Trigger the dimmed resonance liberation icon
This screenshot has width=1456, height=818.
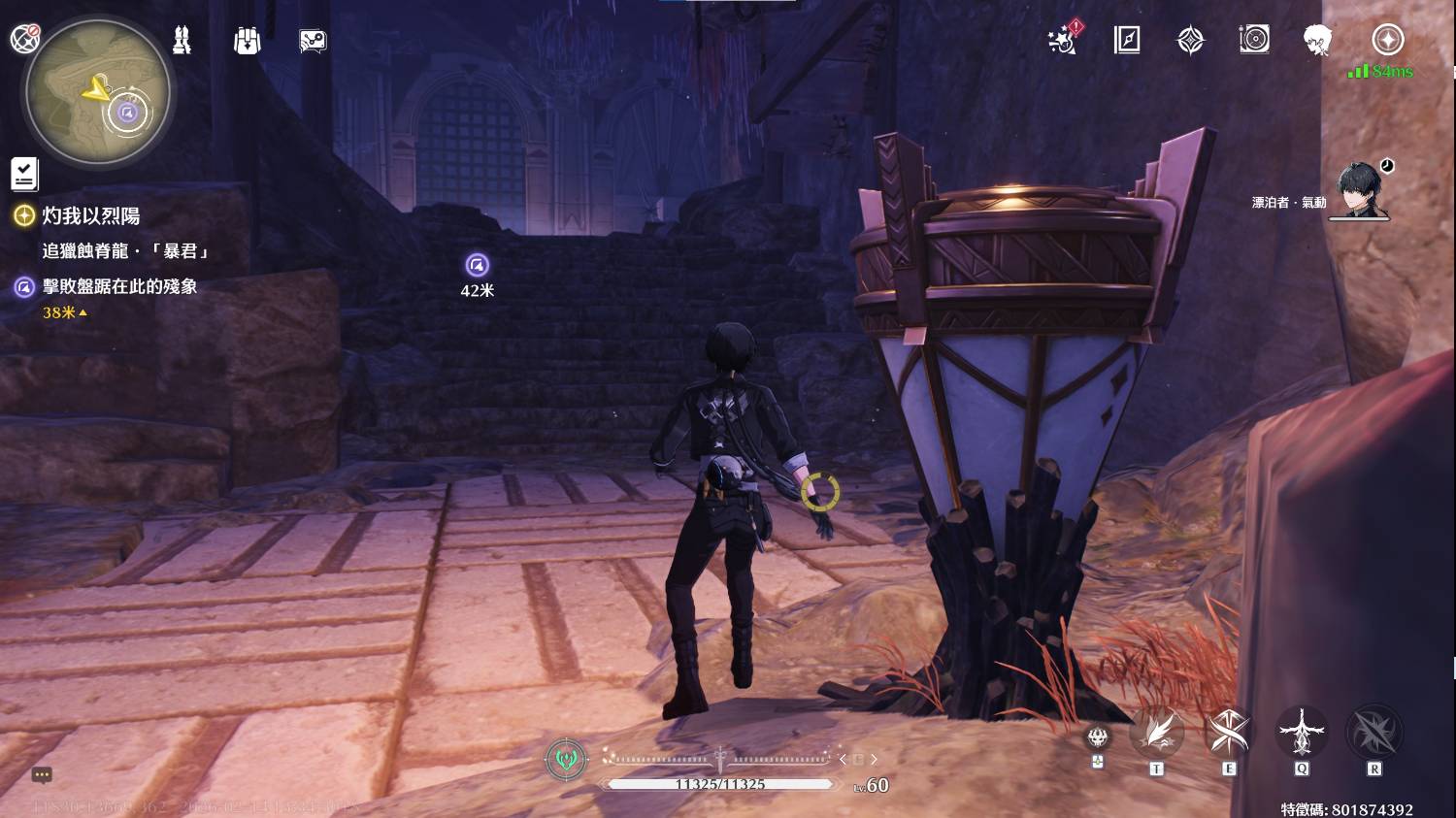[1374, 733]
